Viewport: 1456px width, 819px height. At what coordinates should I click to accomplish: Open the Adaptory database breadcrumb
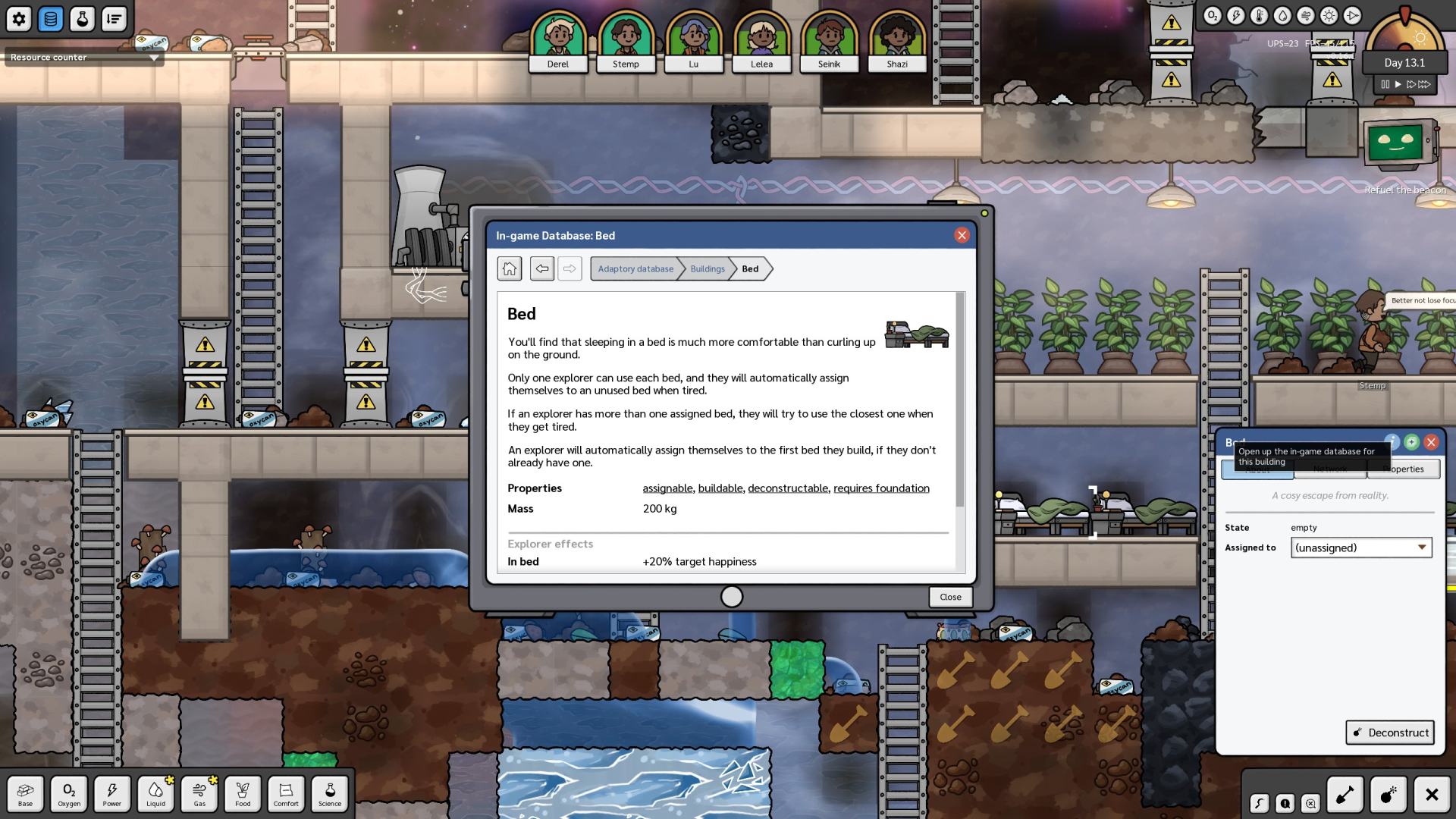point(635,268)
